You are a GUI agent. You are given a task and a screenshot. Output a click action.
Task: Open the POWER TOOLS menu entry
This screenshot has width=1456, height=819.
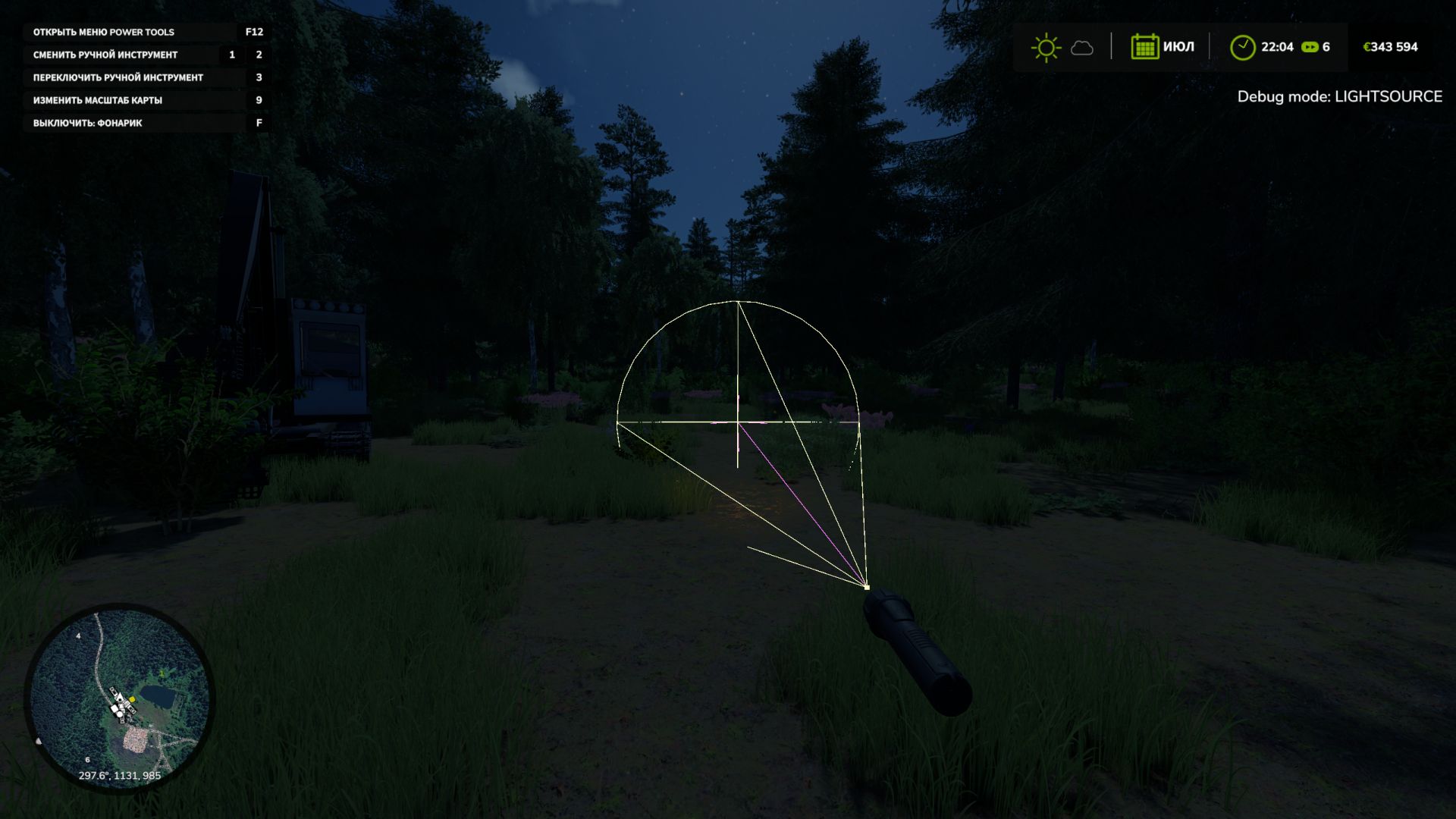coord(102,33)
